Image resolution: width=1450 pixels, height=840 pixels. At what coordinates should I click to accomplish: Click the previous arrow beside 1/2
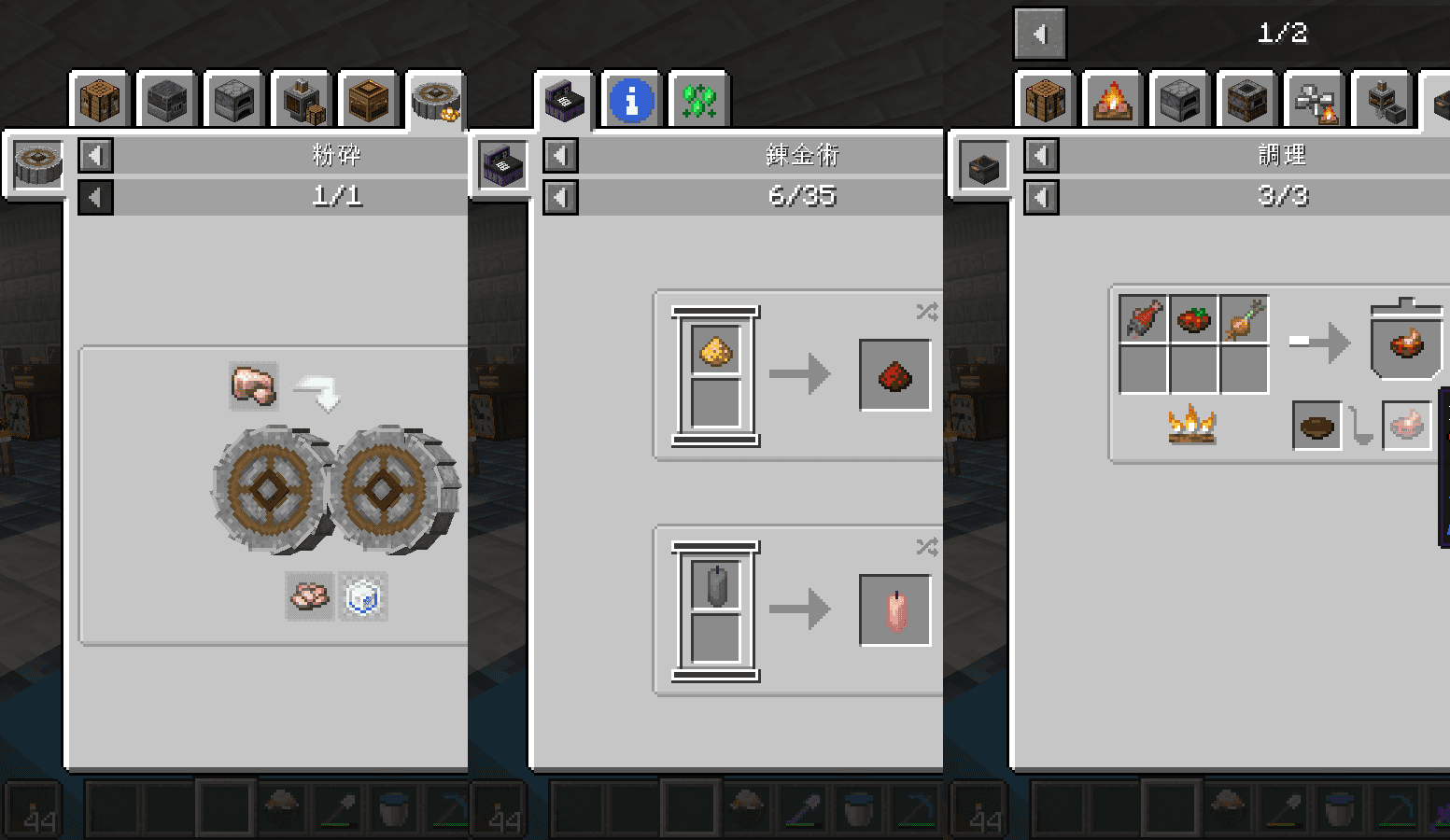[1039, 35]
